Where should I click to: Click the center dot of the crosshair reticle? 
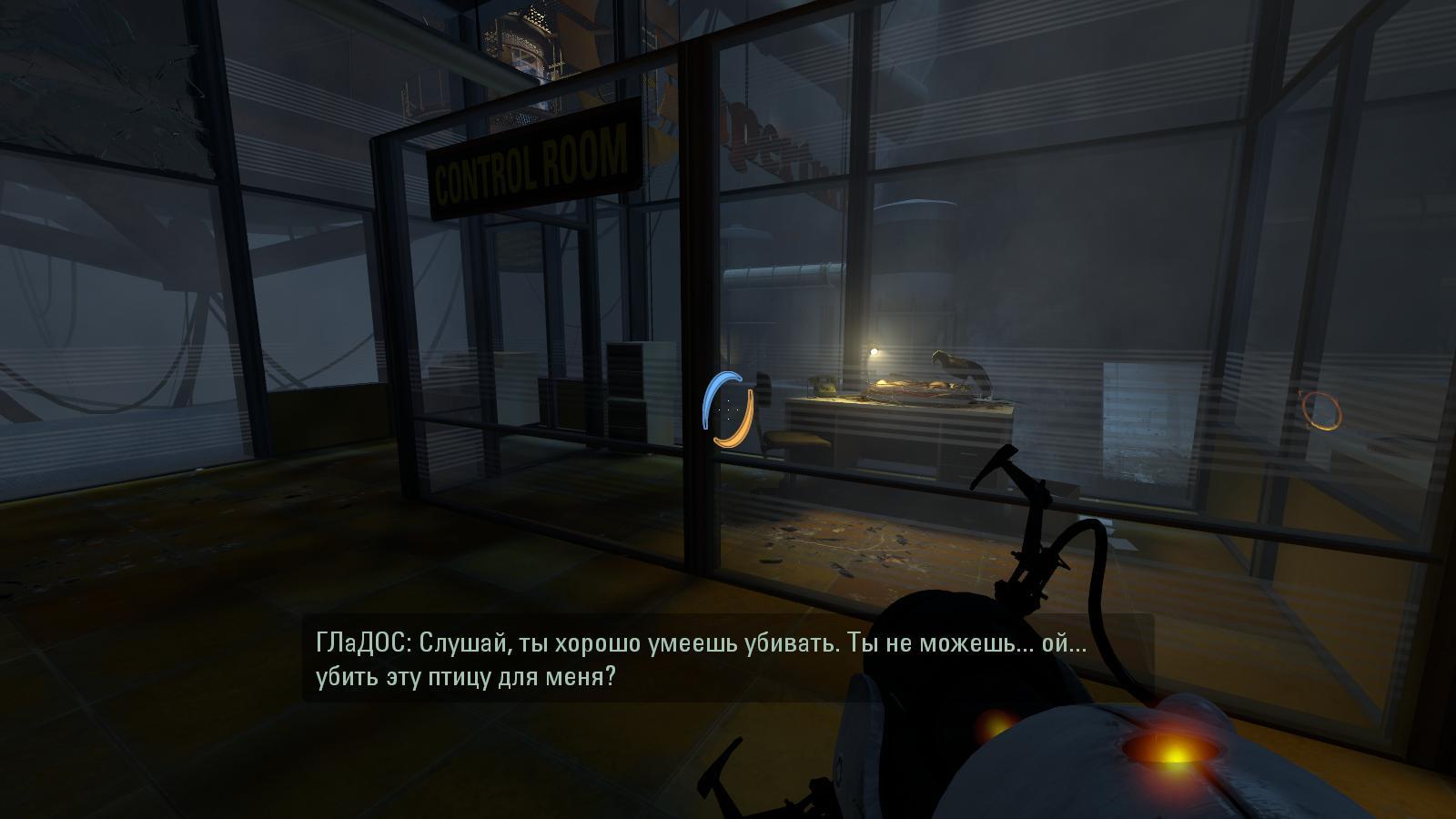click(x=729, y=410)
